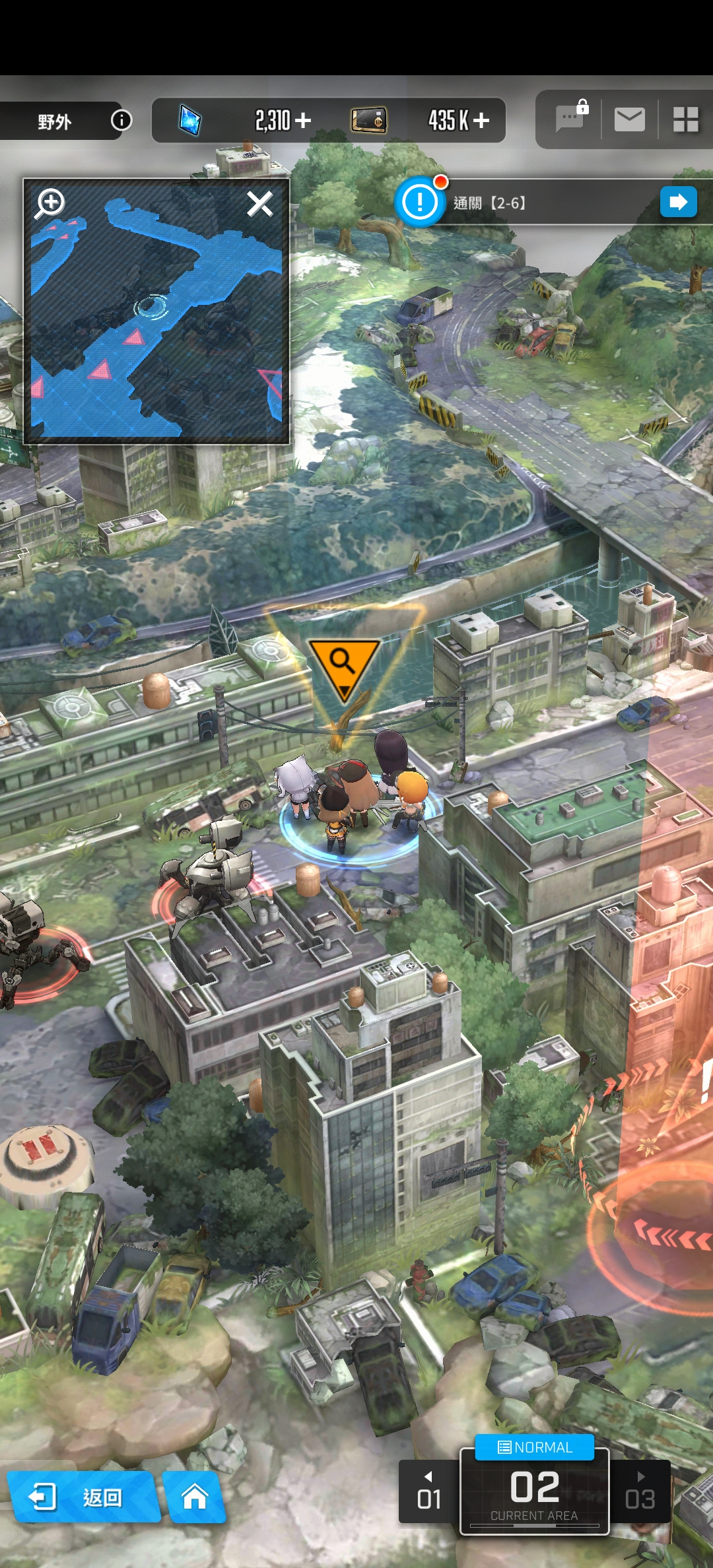Image resolution: width=713 pixels, height=1568 pixels.
Task: Click the info icon next to 野外
Action: coord(121,120)
